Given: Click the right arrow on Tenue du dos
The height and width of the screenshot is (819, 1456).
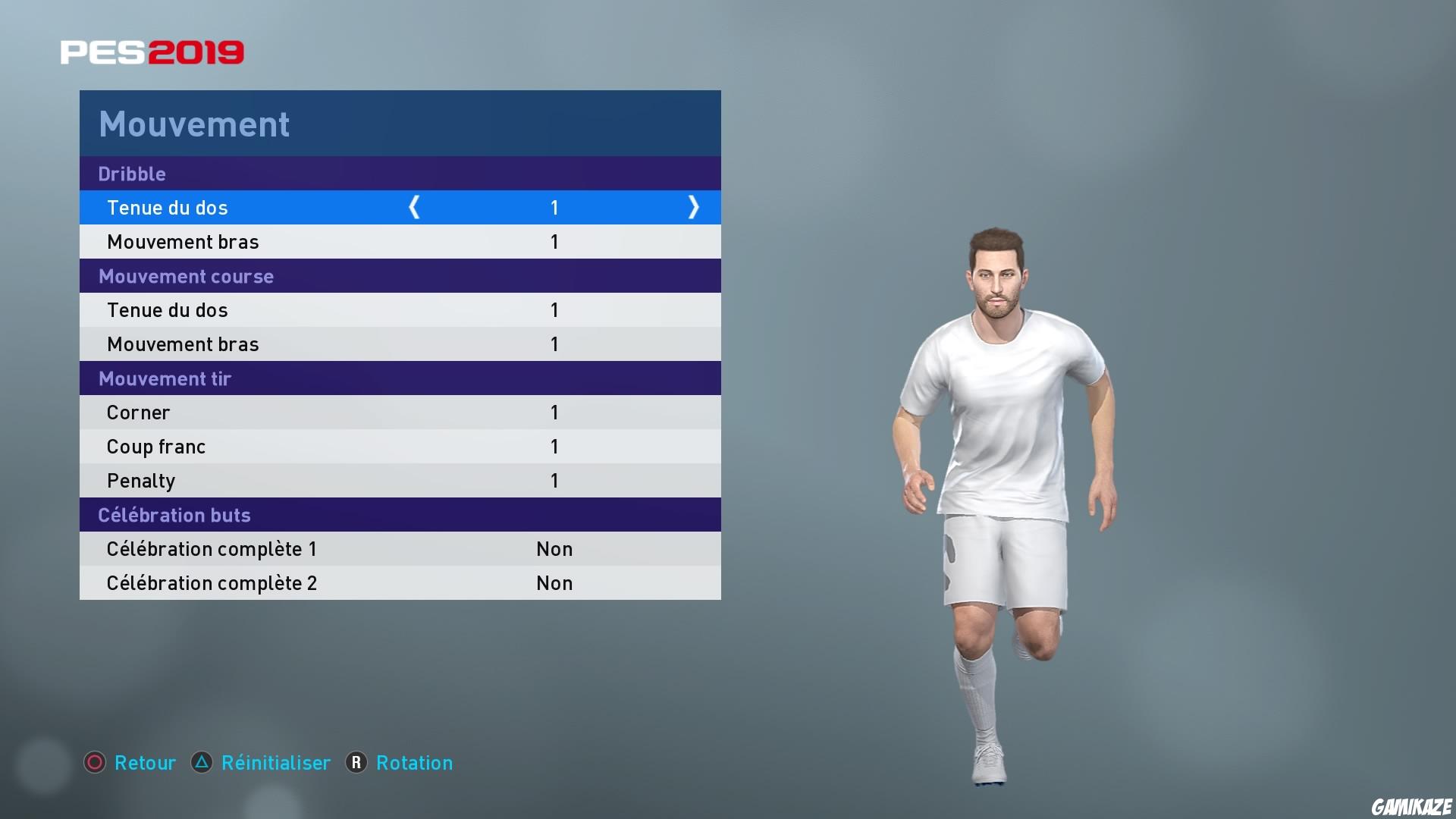Looking at the screenshot, I should (x=693, y=207).
